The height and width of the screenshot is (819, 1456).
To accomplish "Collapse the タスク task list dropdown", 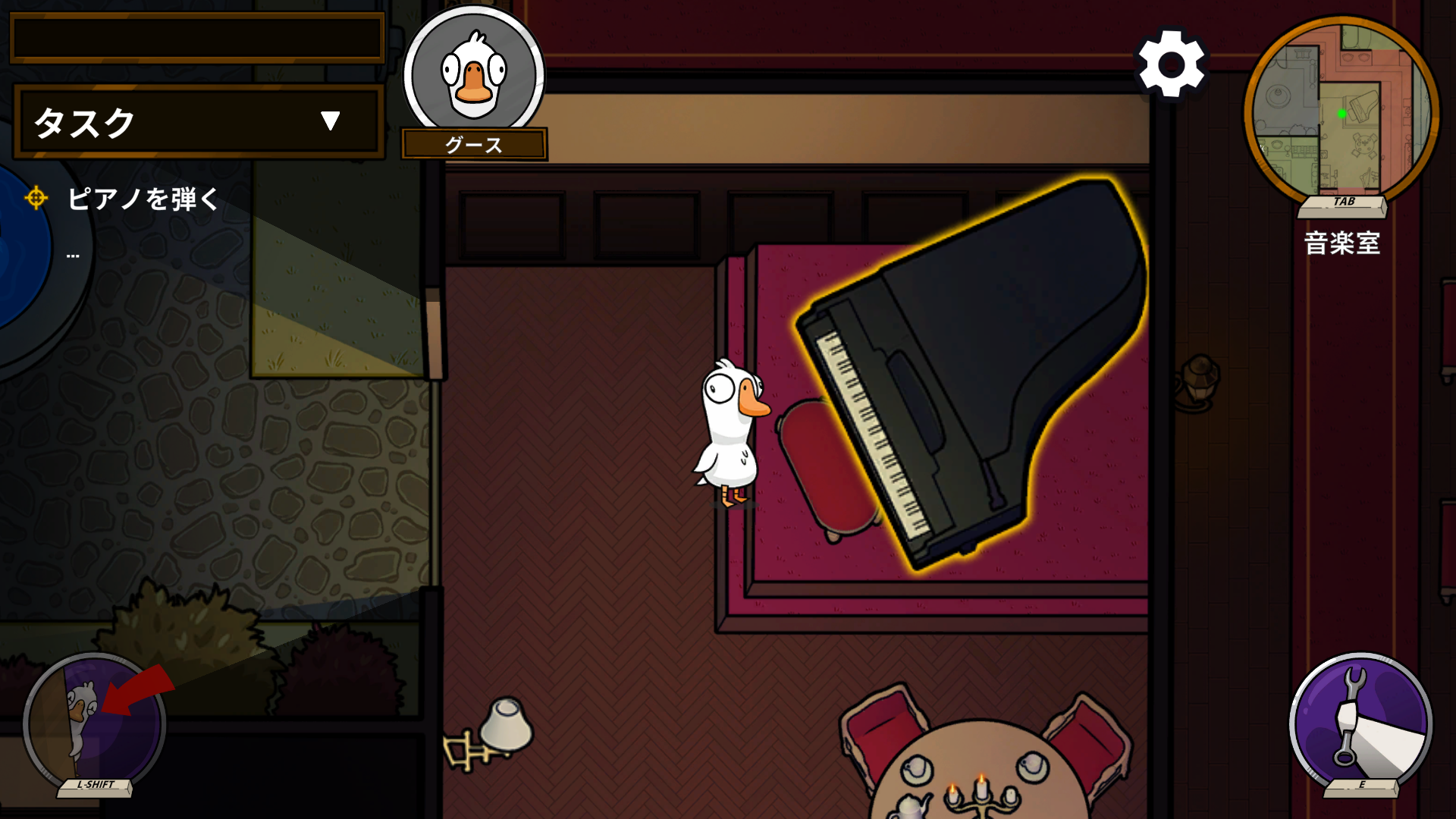I will [330, 121].
